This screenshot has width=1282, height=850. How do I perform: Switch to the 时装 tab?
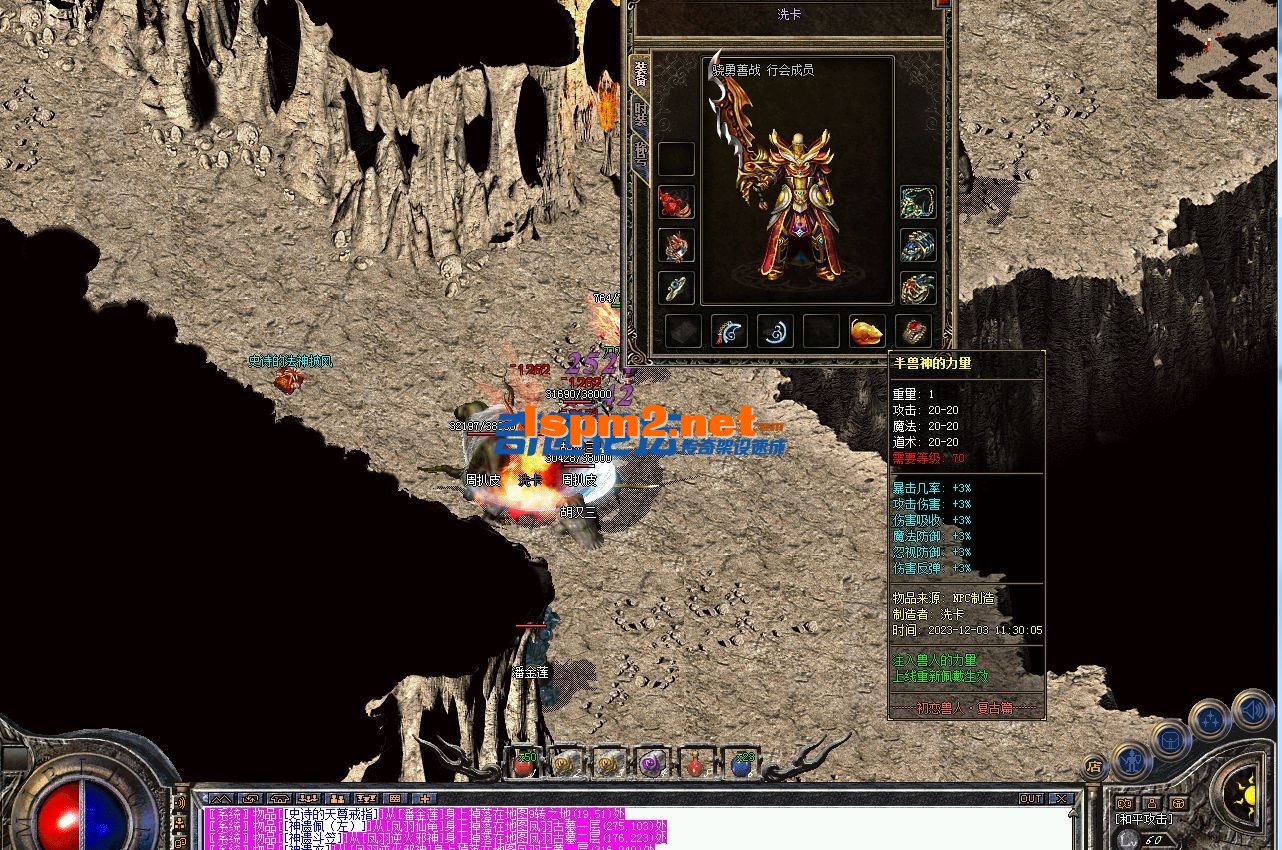pos(641,114)
